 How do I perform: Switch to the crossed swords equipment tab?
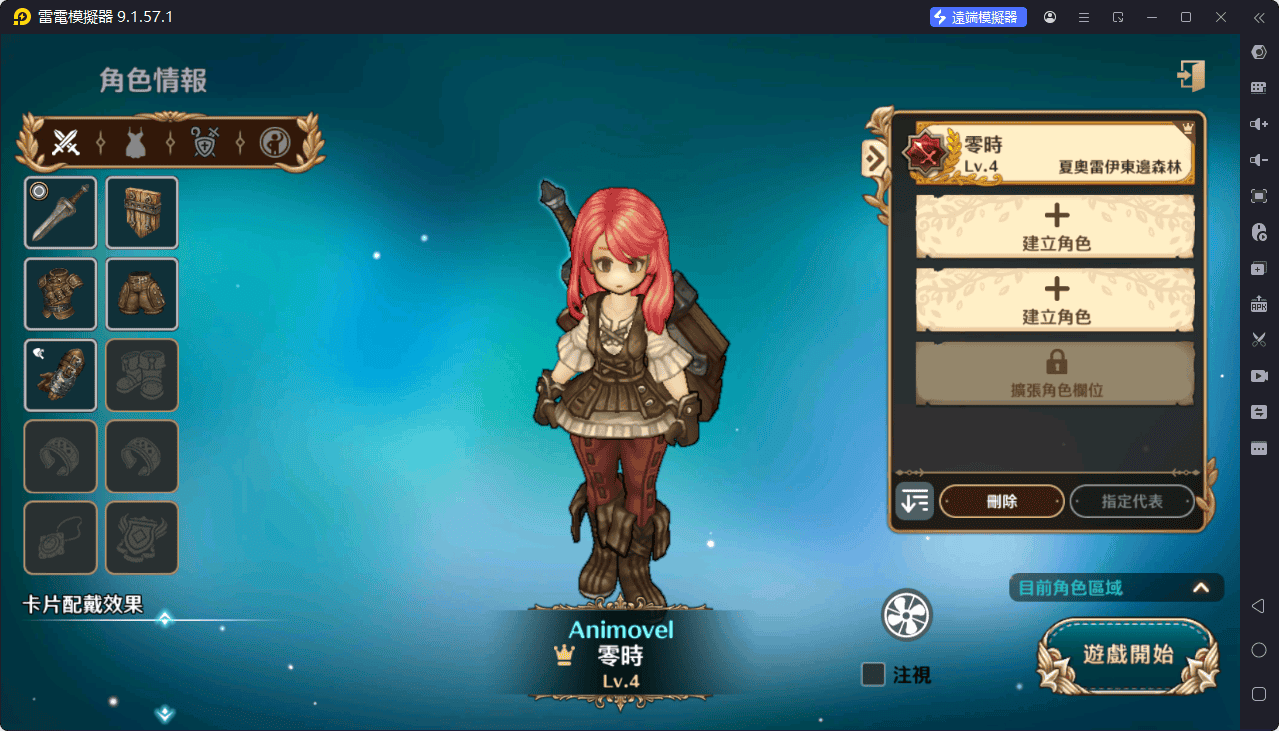point(66,143)
